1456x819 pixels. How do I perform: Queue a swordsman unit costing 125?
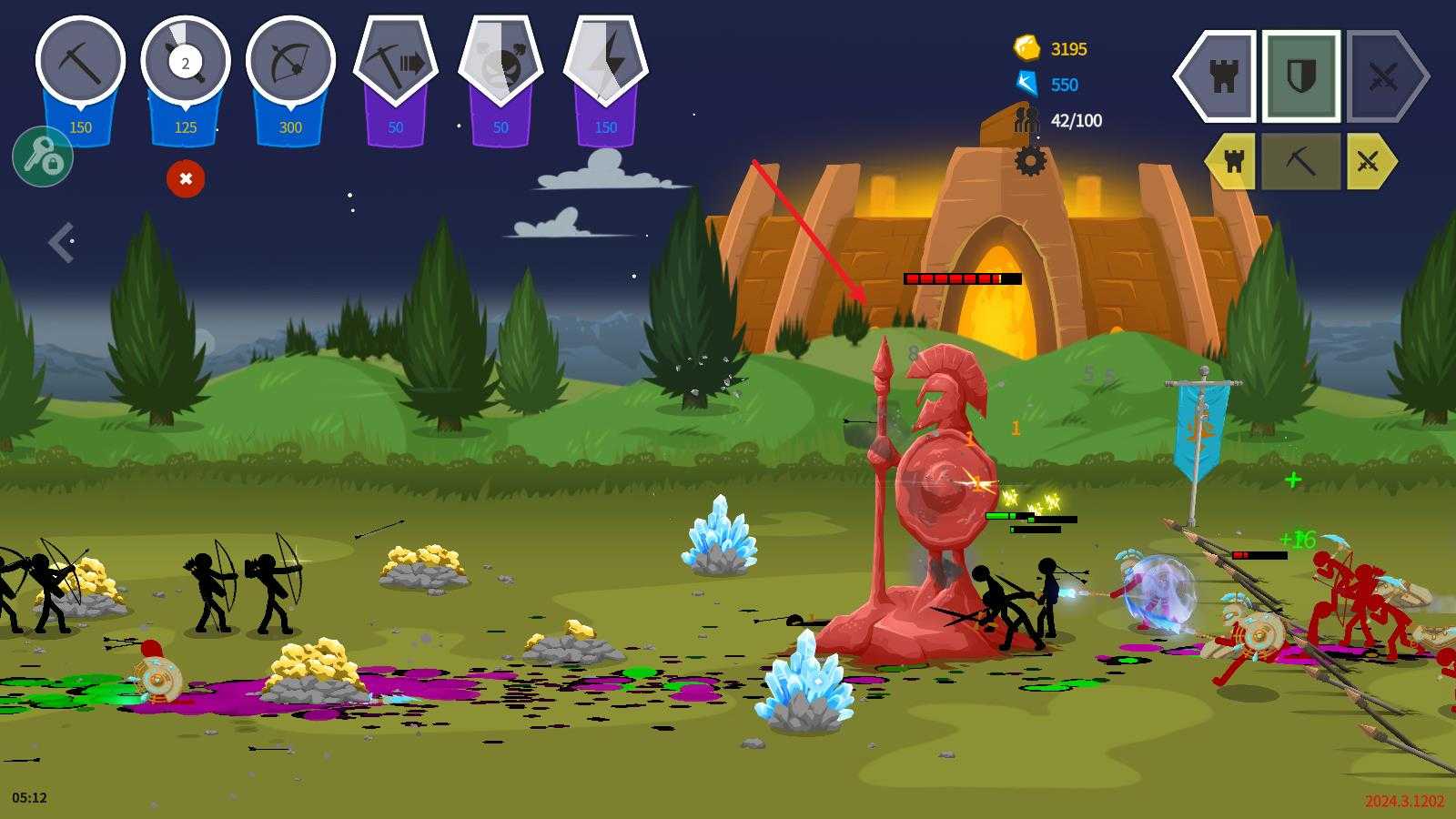coord(186,64)
